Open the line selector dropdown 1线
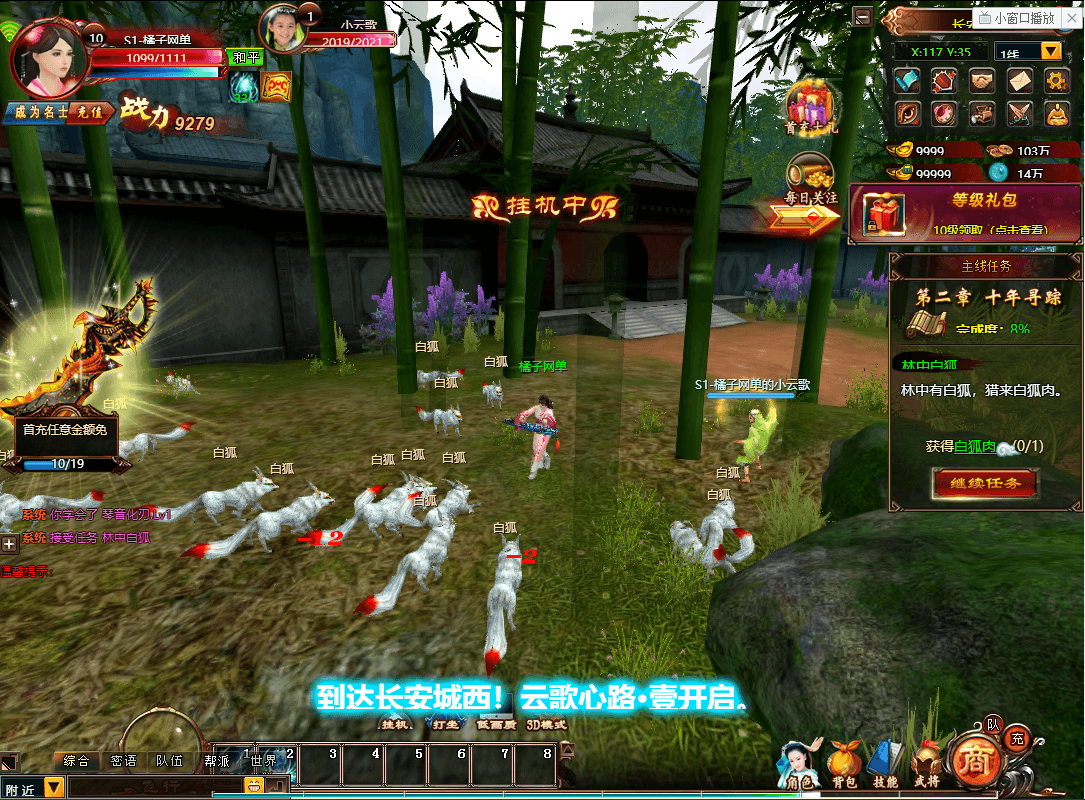The image size is (1085, 800). pyautogui.click(x=1028, y=51)
